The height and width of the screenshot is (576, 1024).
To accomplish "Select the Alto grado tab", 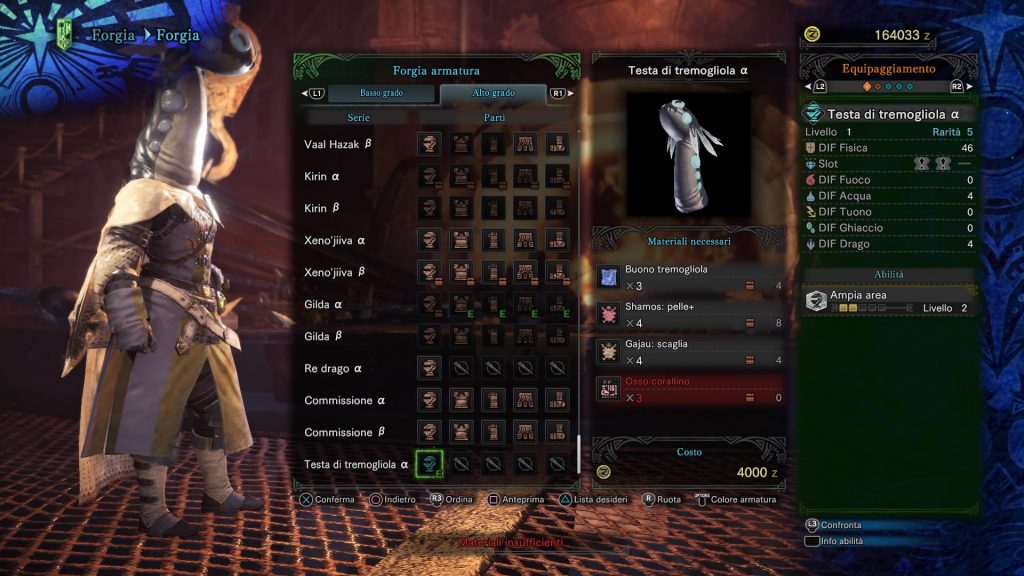I will tap(492, 93).
